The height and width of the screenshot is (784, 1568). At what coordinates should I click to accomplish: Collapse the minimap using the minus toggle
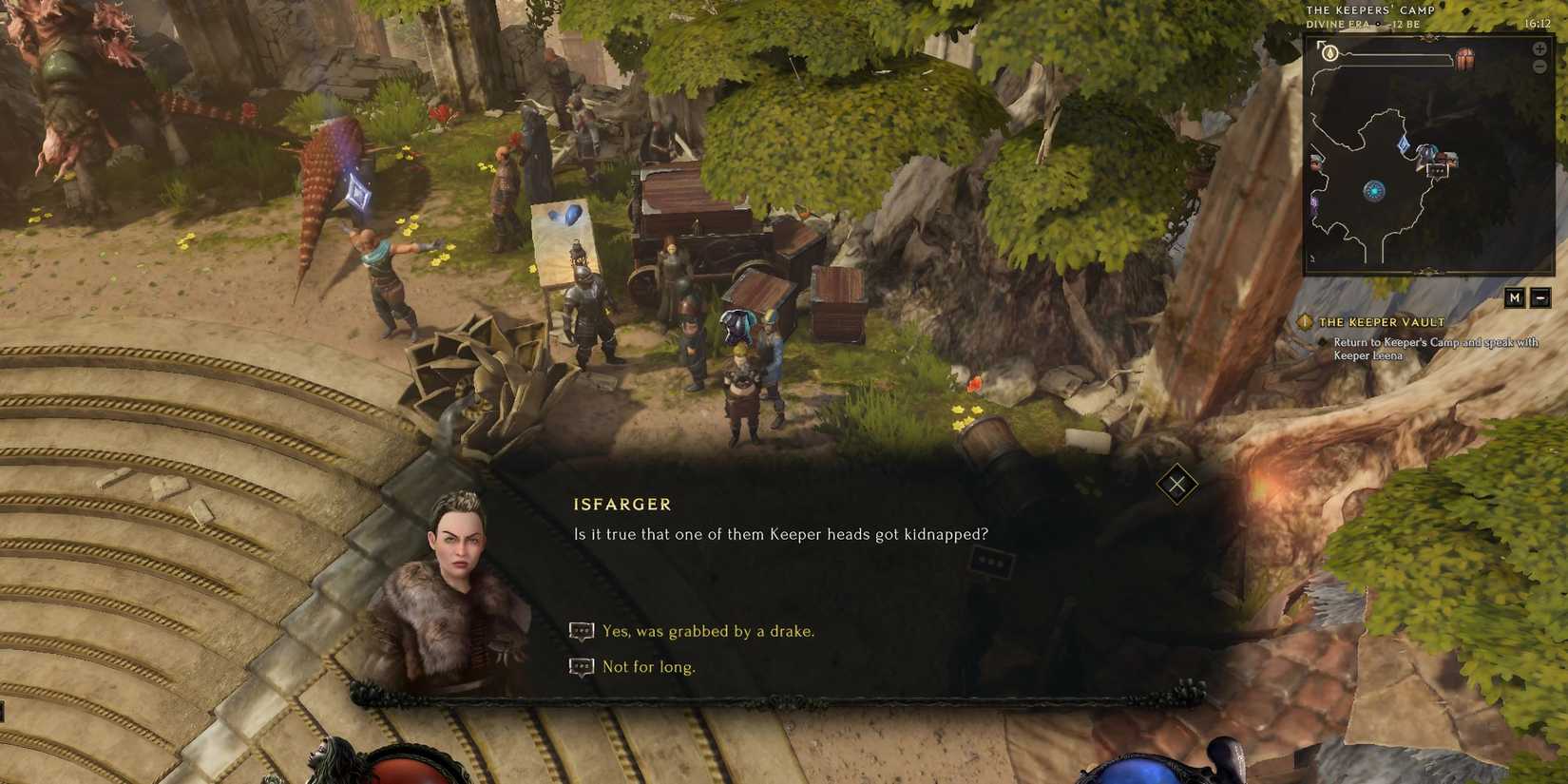click(x=1540, y=297)
